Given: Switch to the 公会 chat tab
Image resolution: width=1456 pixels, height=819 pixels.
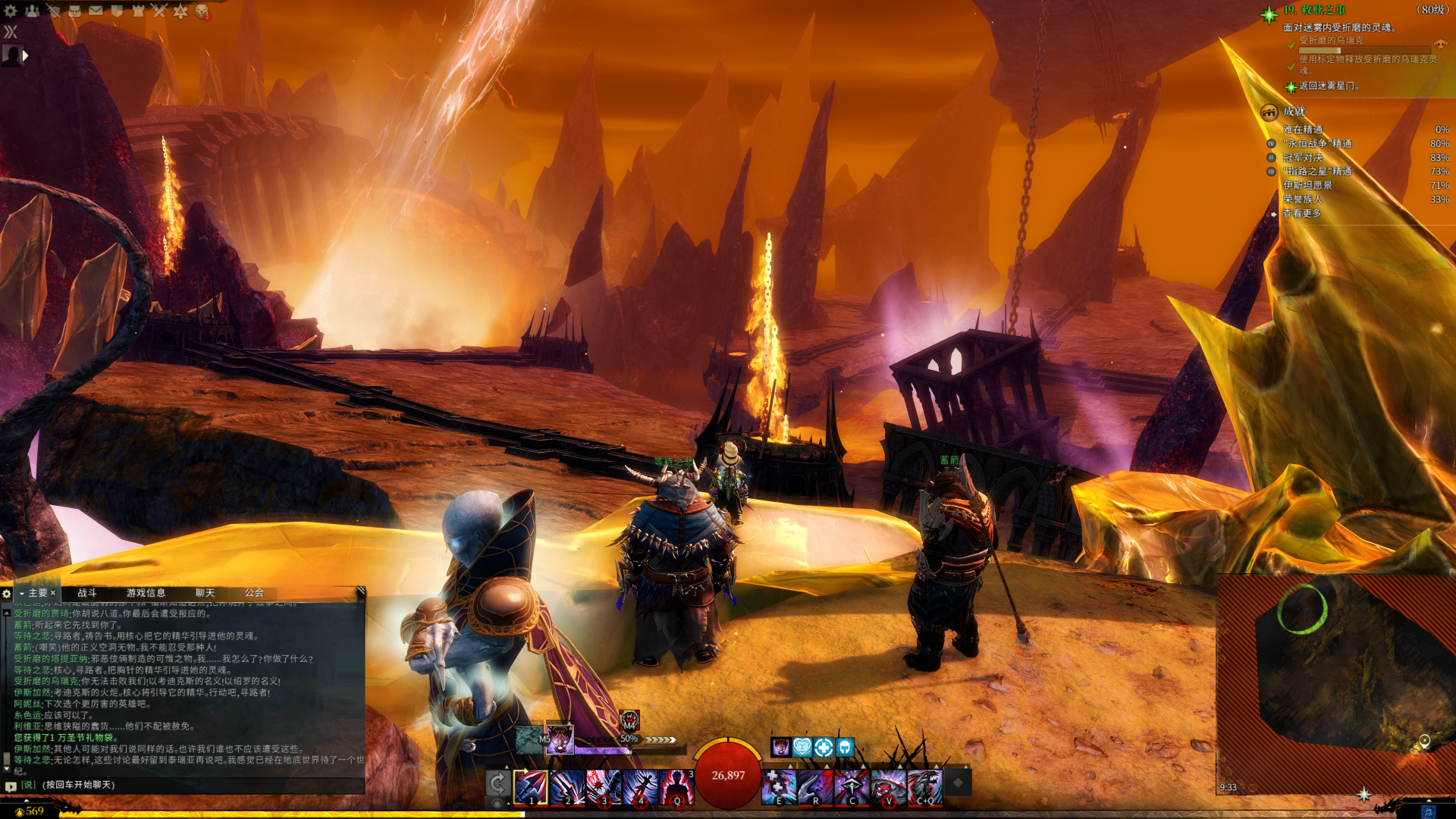Looking at the screenshot, I should tap(254, 593).
